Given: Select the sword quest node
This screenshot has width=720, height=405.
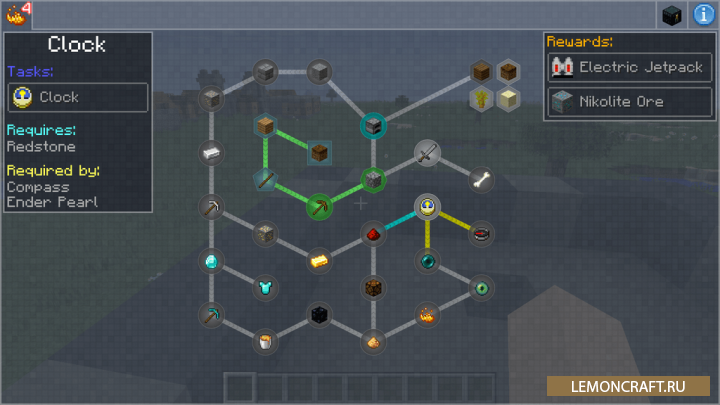Looking at the screenshot, I should coord(427,153).
